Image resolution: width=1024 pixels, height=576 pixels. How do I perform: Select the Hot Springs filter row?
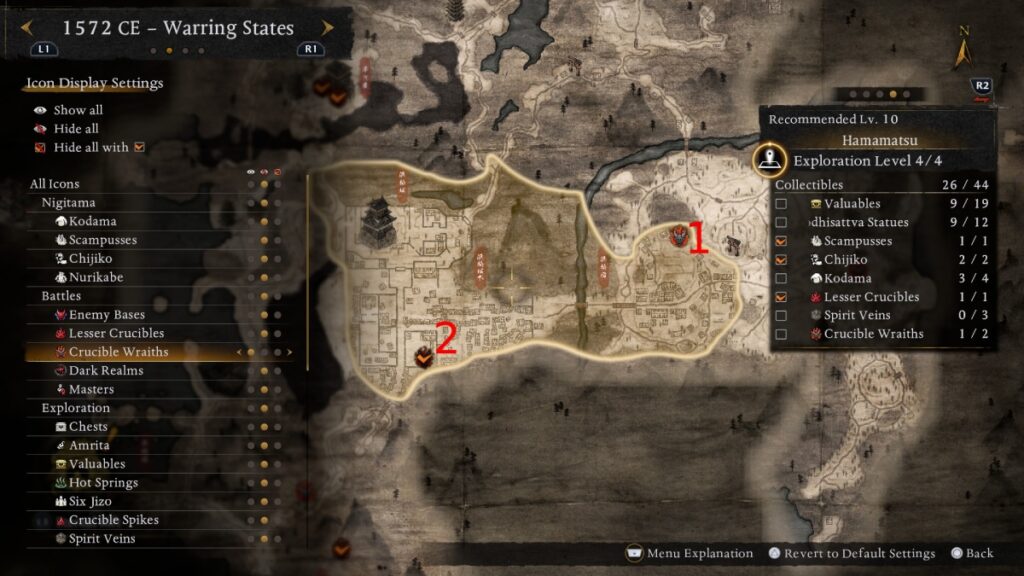click(103, 483)
